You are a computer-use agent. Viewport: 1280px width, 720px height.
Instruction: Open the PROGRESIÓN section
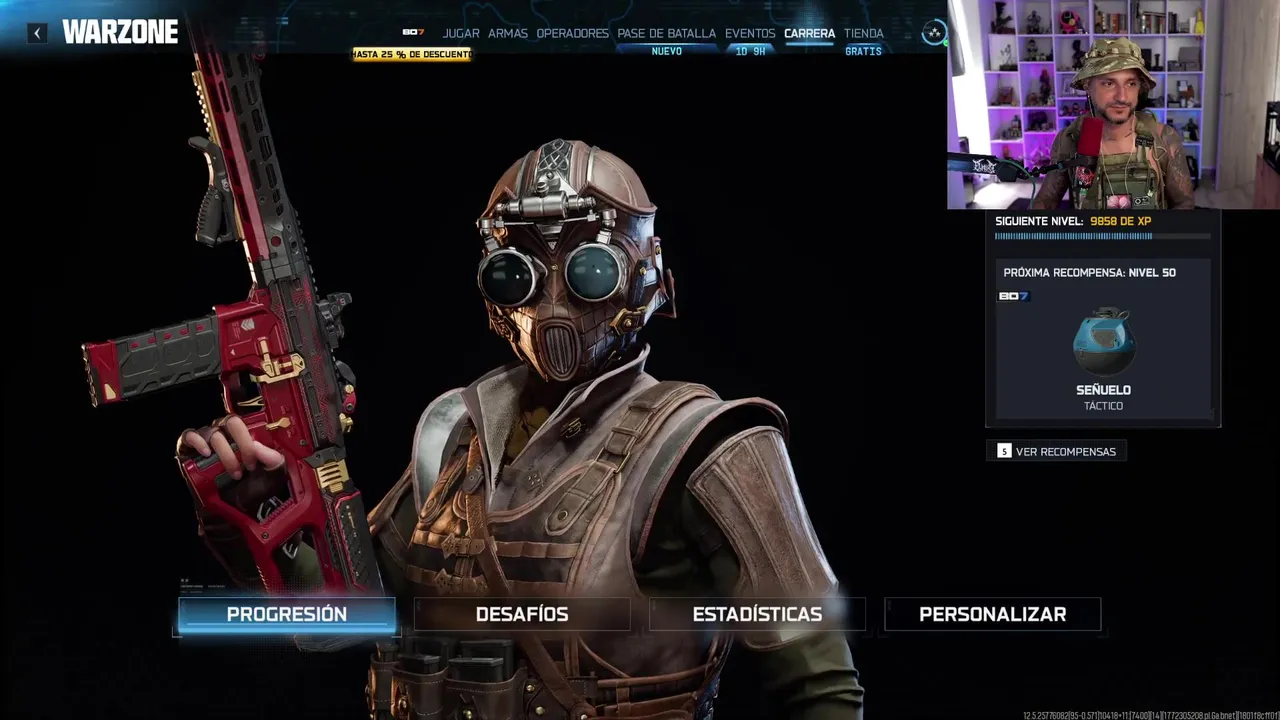pos(287,614)
